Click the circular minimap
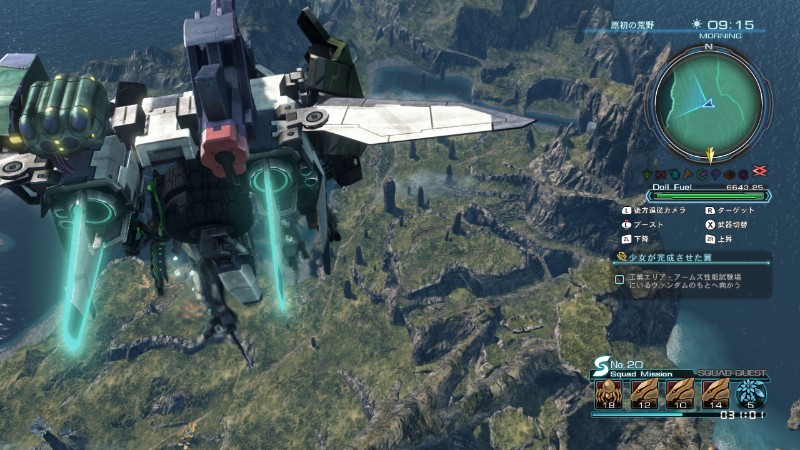Image resolution: width=800 pixels, height=450 pixels. pyautogui.click(x=709, y=98)
